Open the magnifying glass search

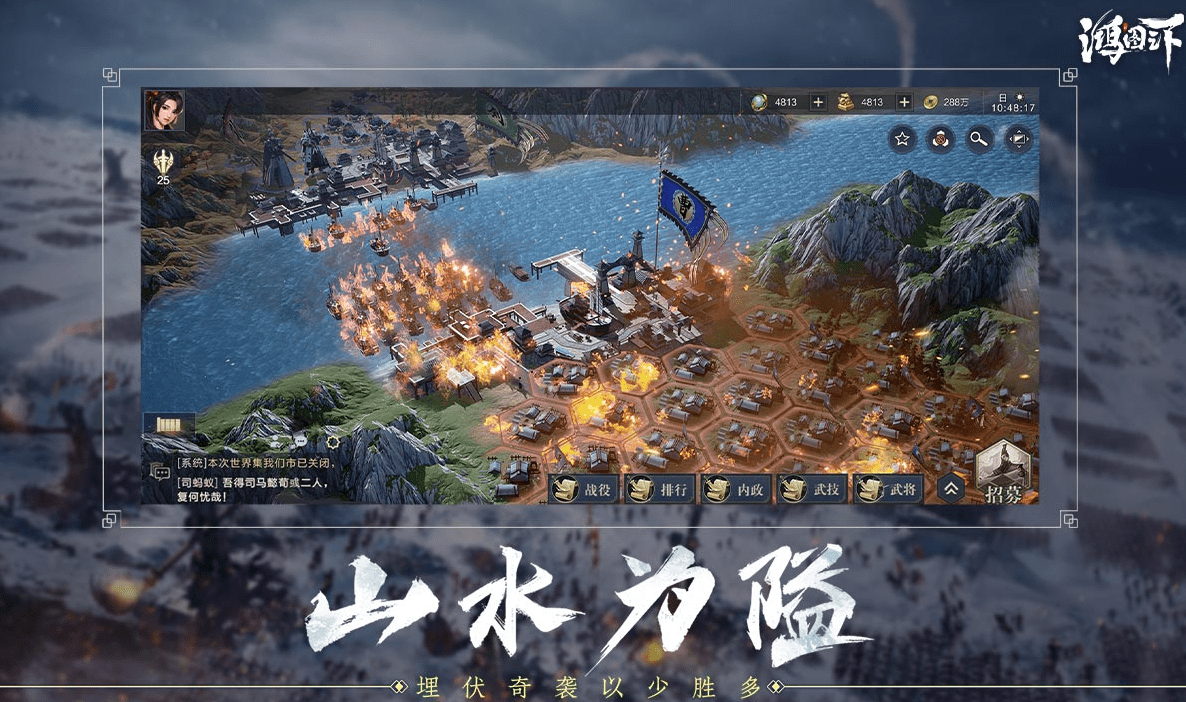[x=978, y=139]
